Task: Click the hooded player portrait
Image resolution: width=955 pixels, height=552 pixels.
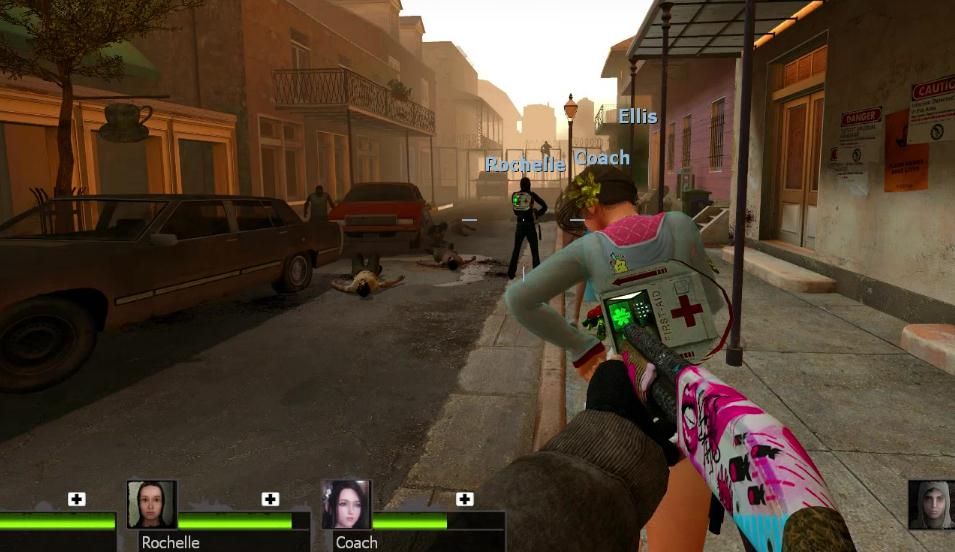Action: point(930,505)
